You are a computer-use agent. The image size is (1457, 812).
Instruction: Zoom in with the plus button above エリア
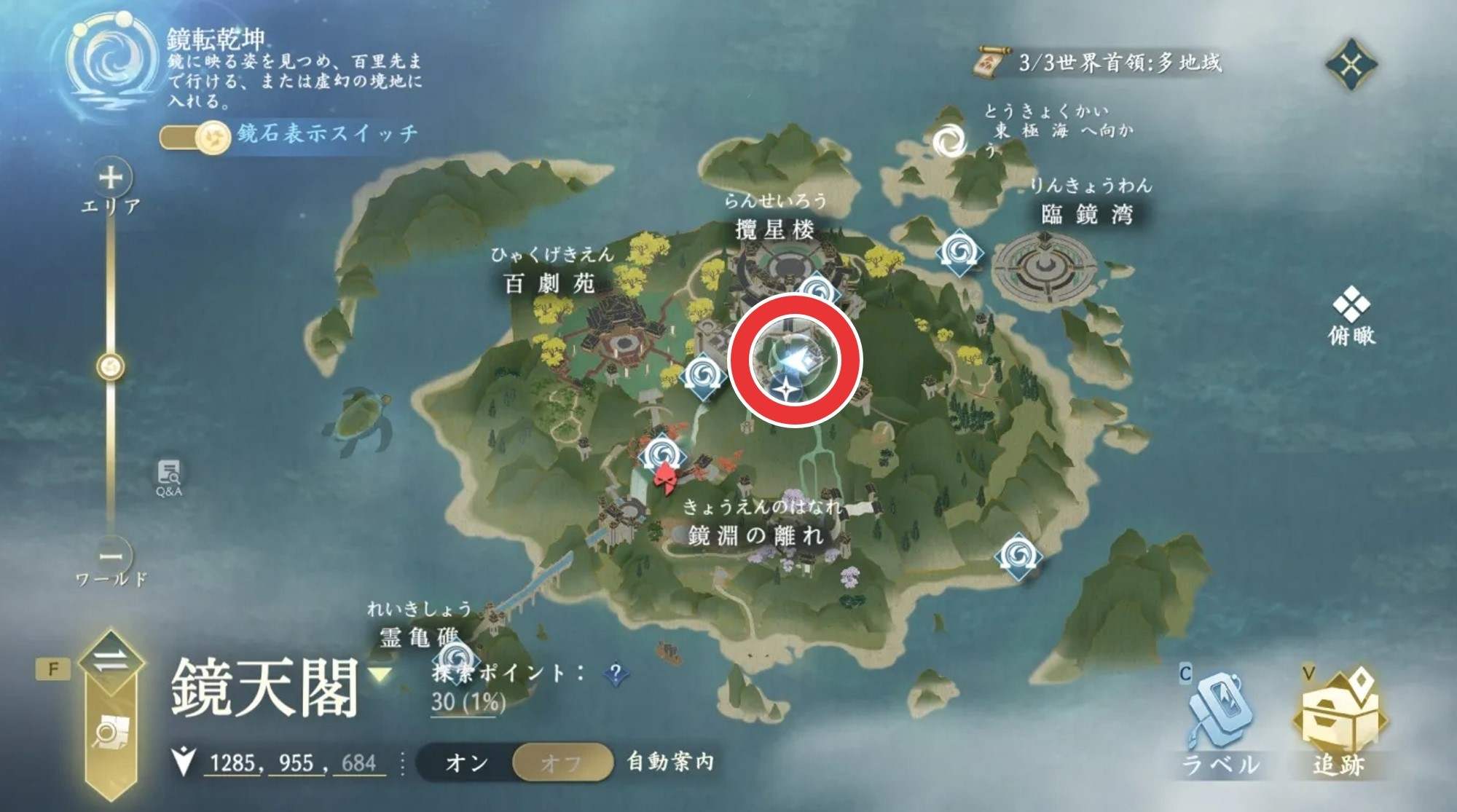click(111, 178)
